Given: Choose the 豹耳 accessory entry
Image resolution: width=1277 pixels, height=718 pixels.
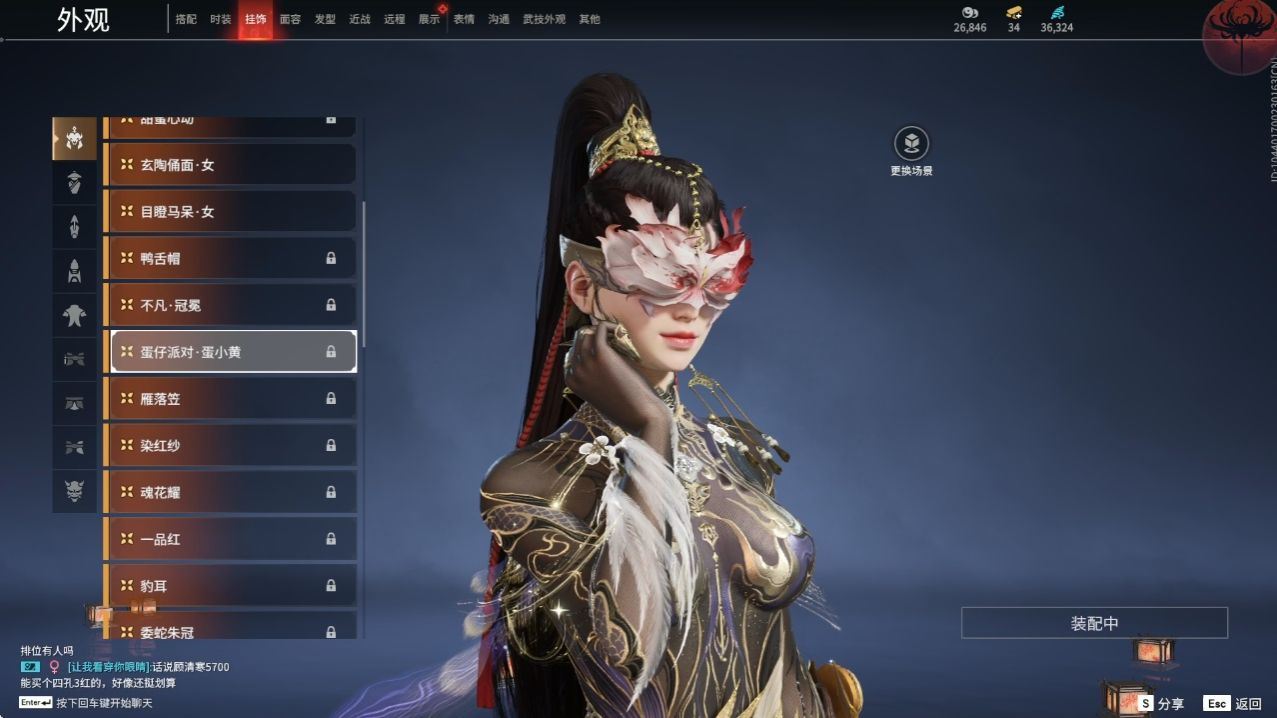Looking at the screenshot, I should point(230,586).
